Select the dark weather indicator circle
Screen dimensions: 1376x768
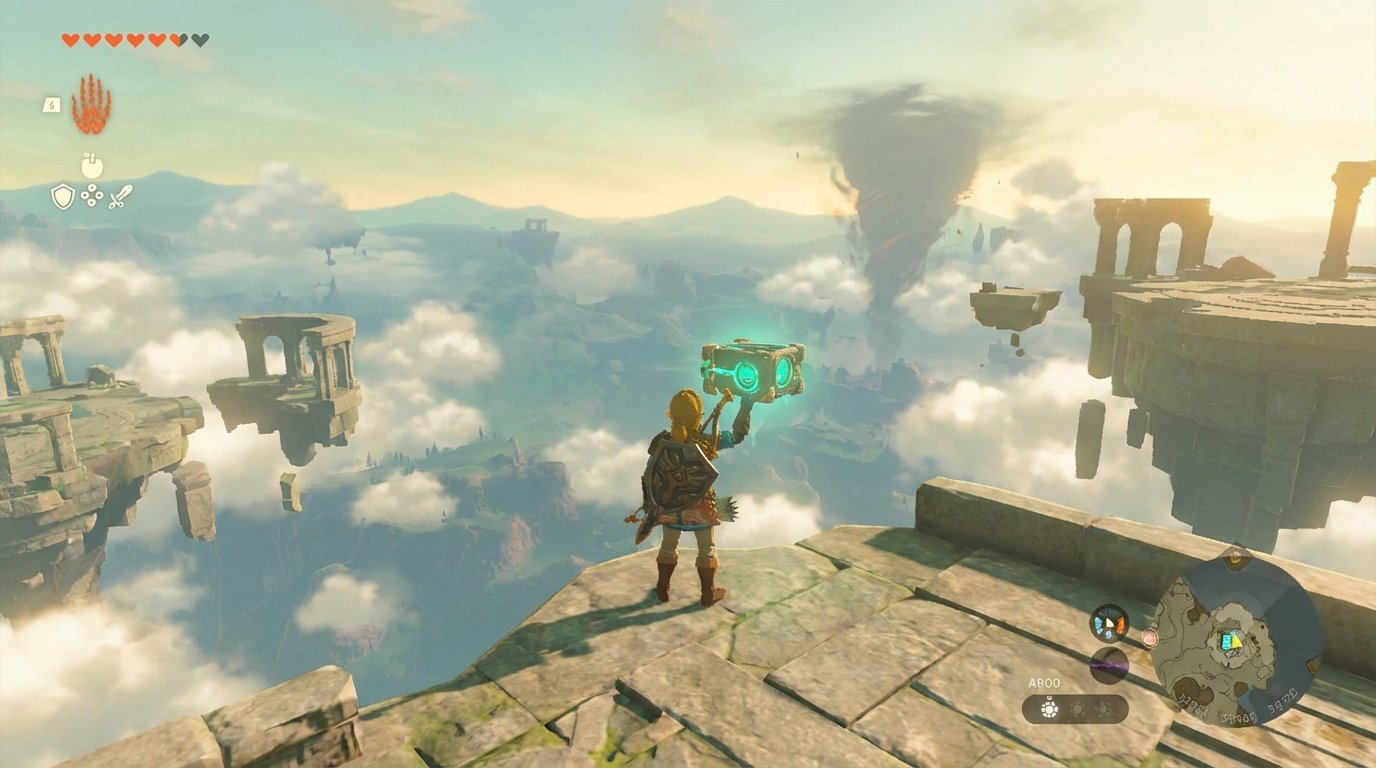[x=1109, y=664]
